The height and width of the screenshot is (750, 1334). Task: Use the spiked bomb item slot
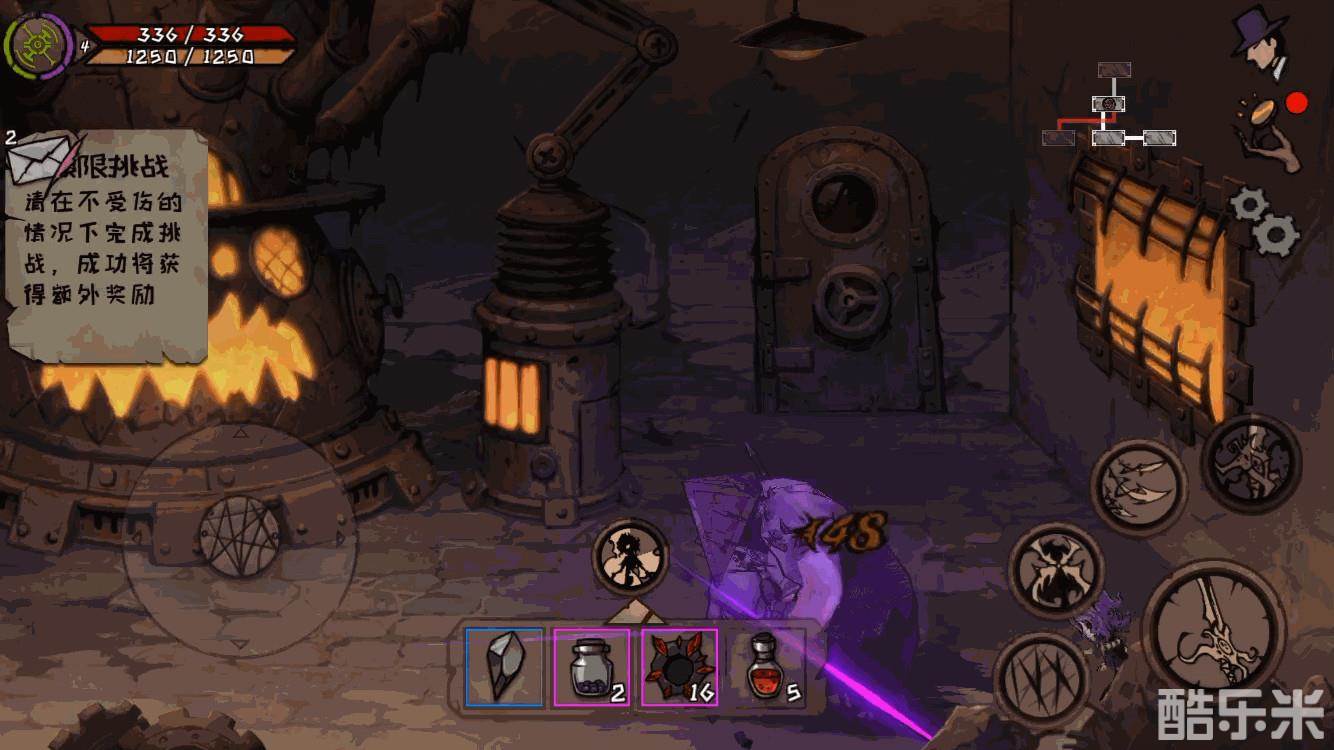click(679, 667)
